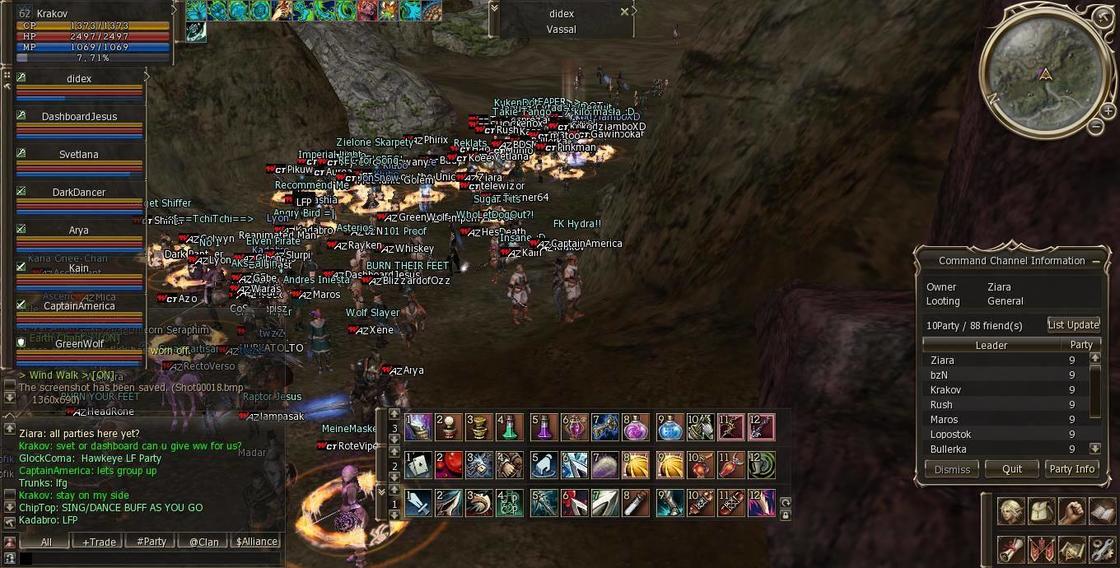Image resolution: width=1120 pixels, height=568 pixels.
Task: Close the didex target window
Action: (625, 12)
